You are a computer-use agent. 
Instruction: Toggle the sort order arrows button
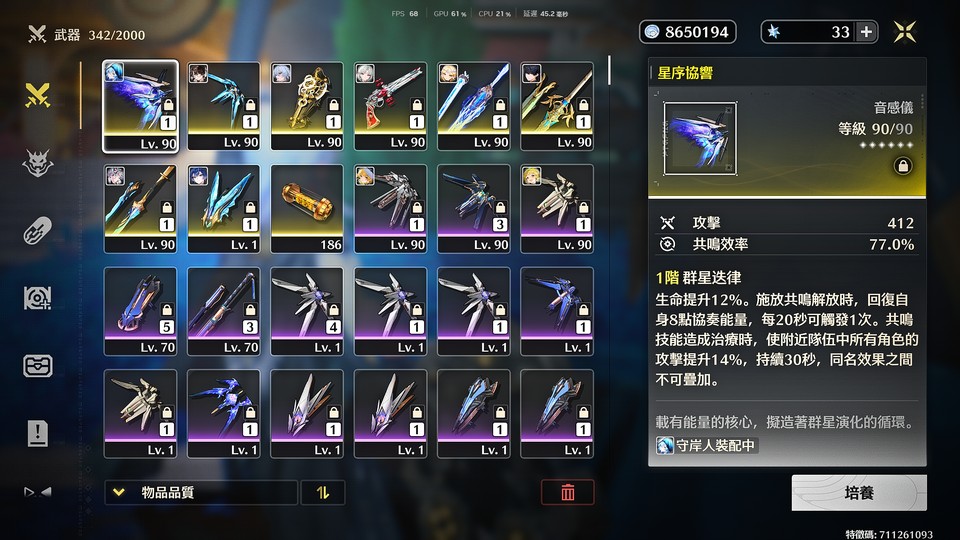323,492
